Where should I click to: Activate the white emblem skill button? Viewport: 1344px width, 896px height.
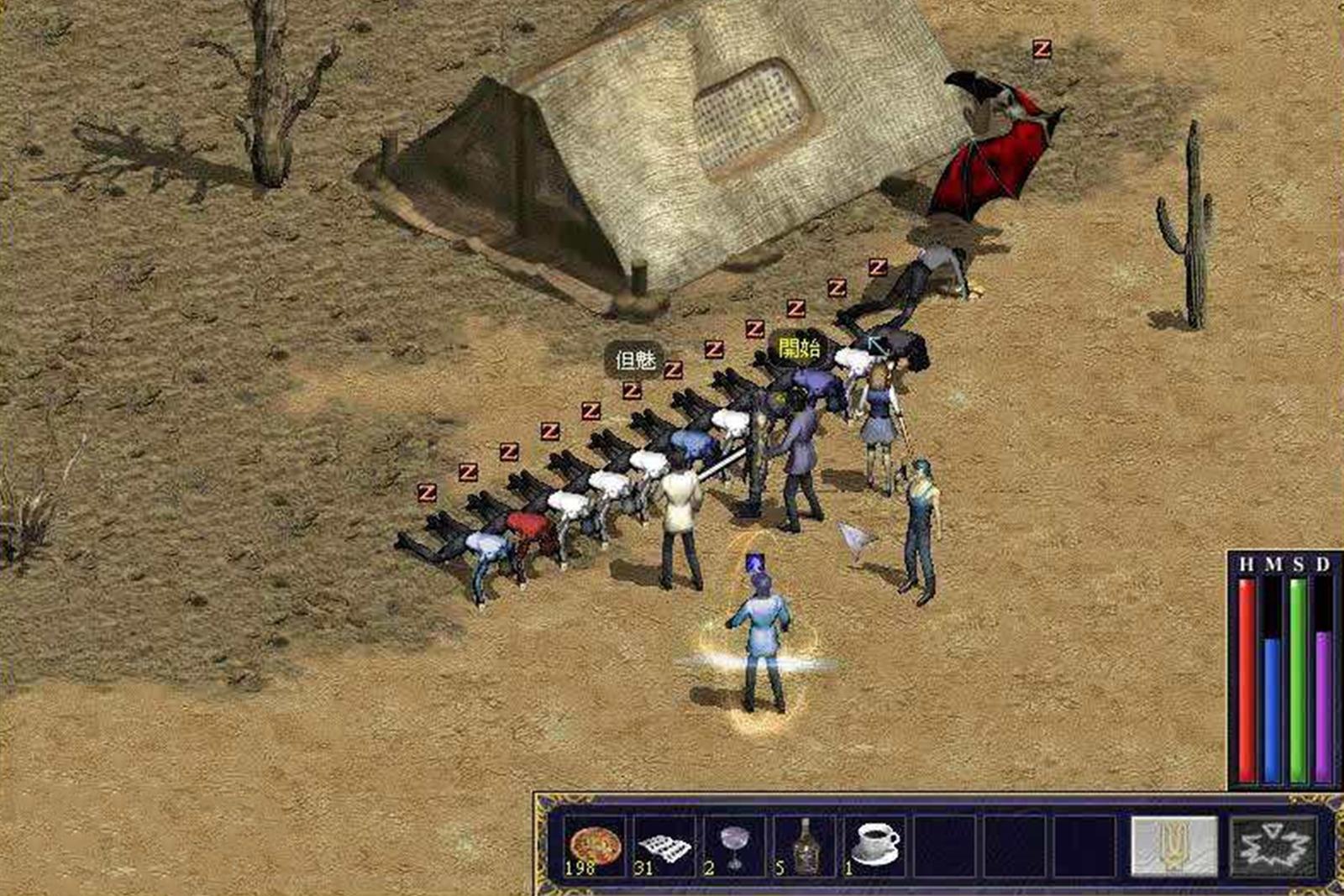(x=1173, y=846)
